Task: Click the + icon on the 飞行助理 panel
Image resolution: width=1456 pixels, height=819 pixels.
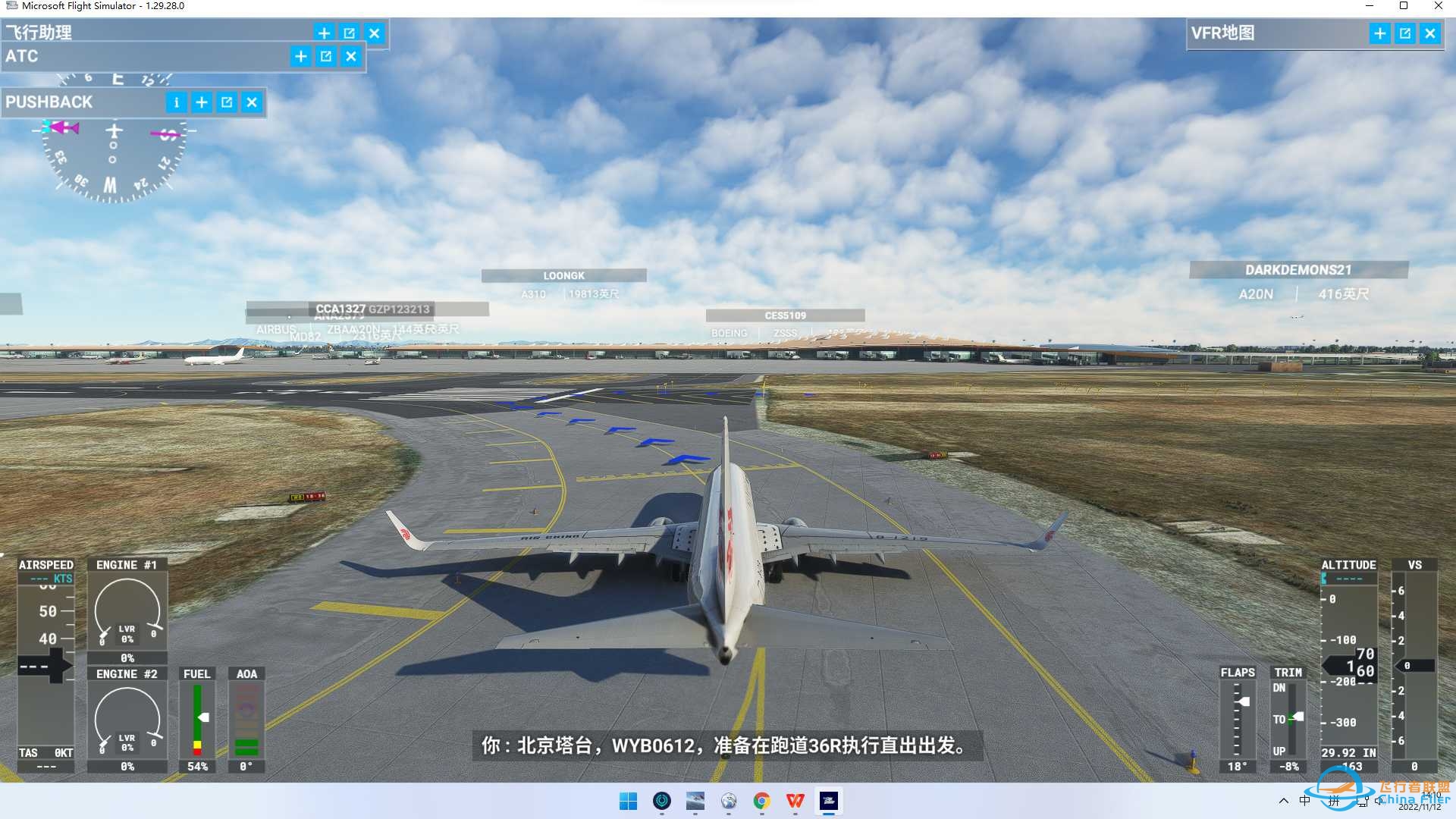Action: (324, 33)
